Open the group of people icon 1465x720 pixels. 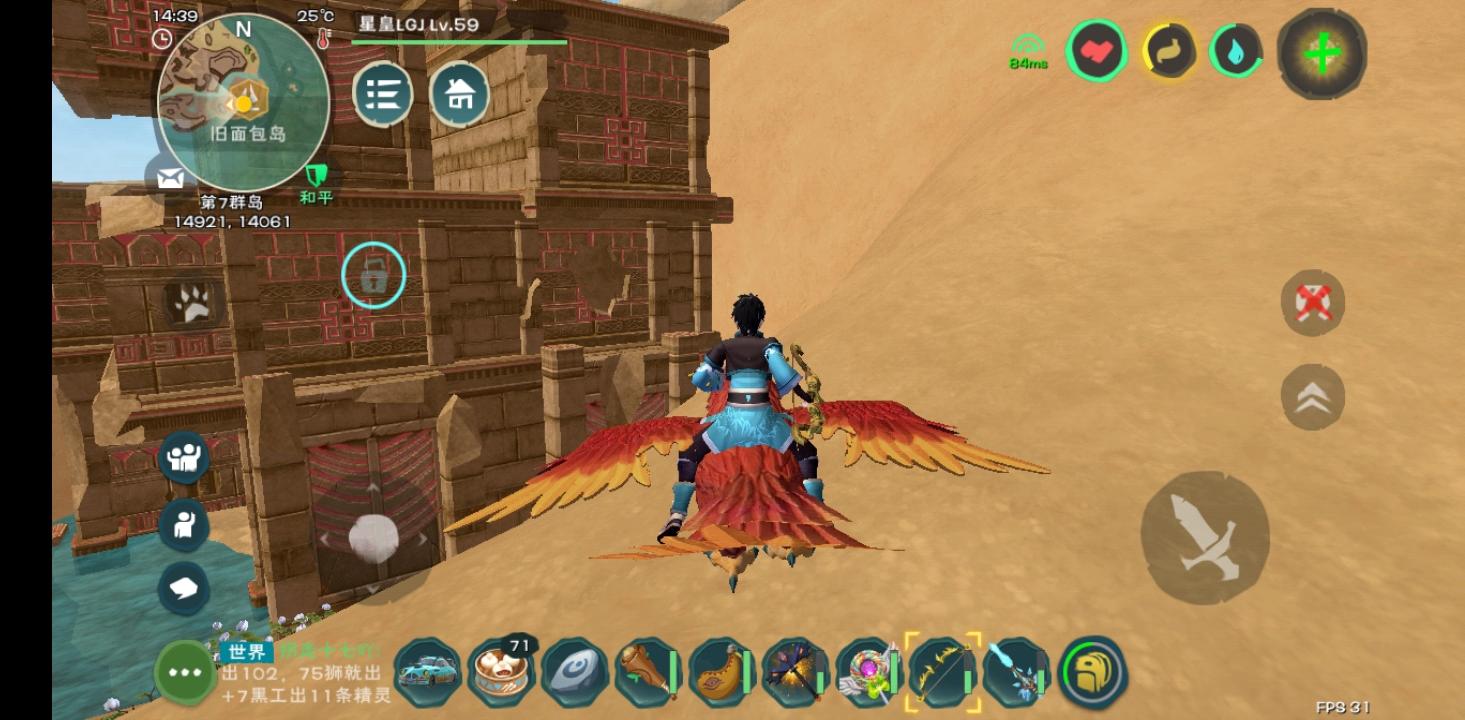point(184,457)
